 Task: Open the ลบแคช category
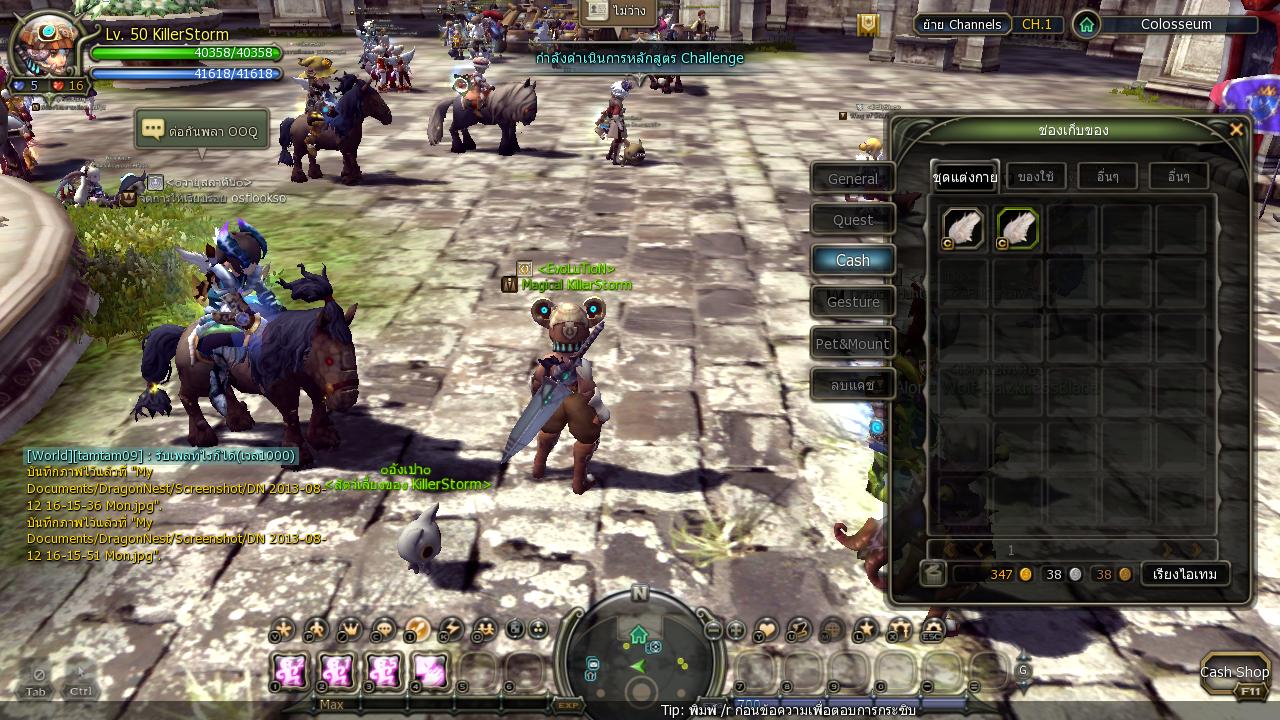tap(852, 385)
